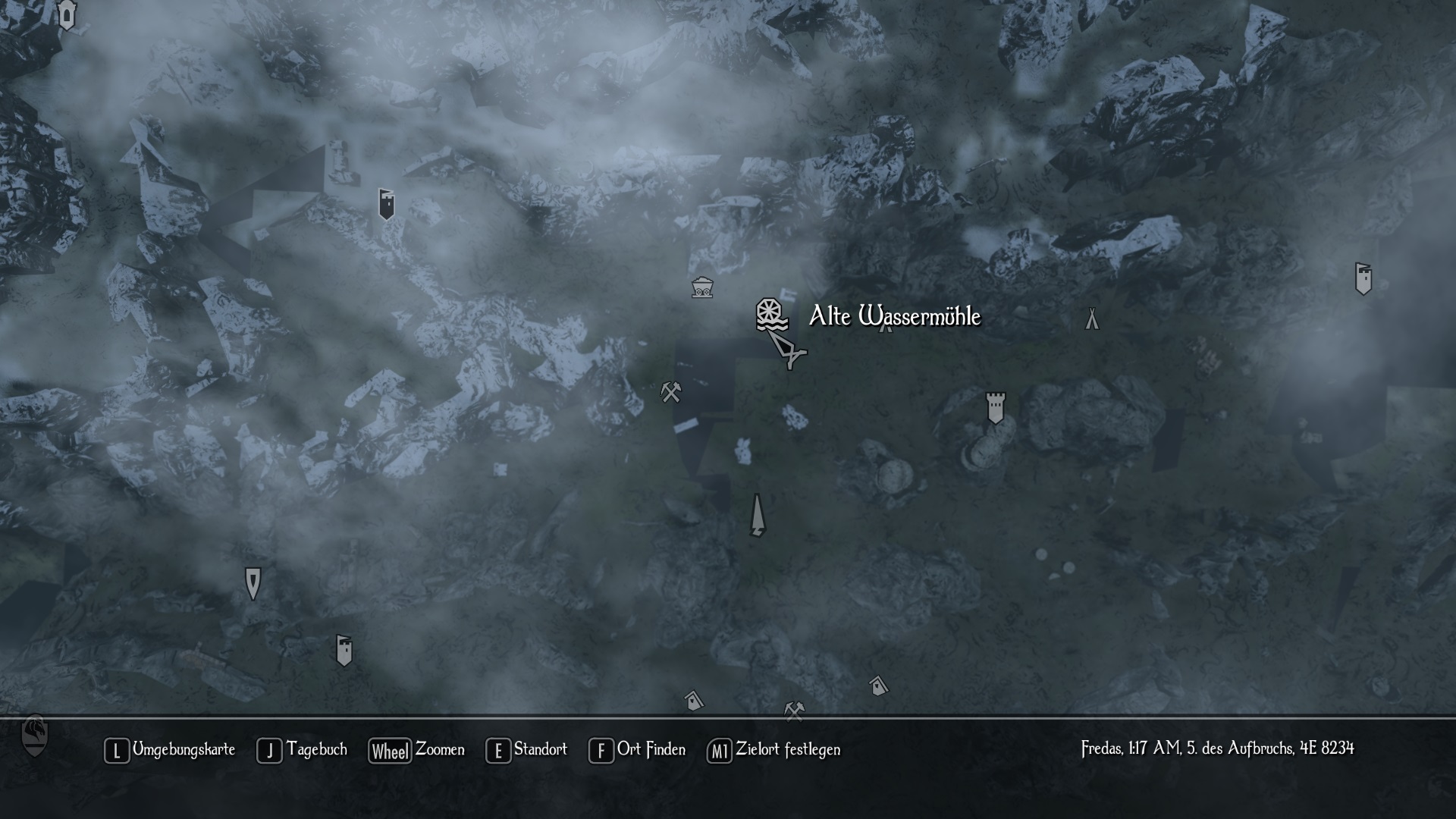The height and width of the screenshot is (819, 1456).
Task: Select the crenellated fort tower marker
Action: click(995, 408)
